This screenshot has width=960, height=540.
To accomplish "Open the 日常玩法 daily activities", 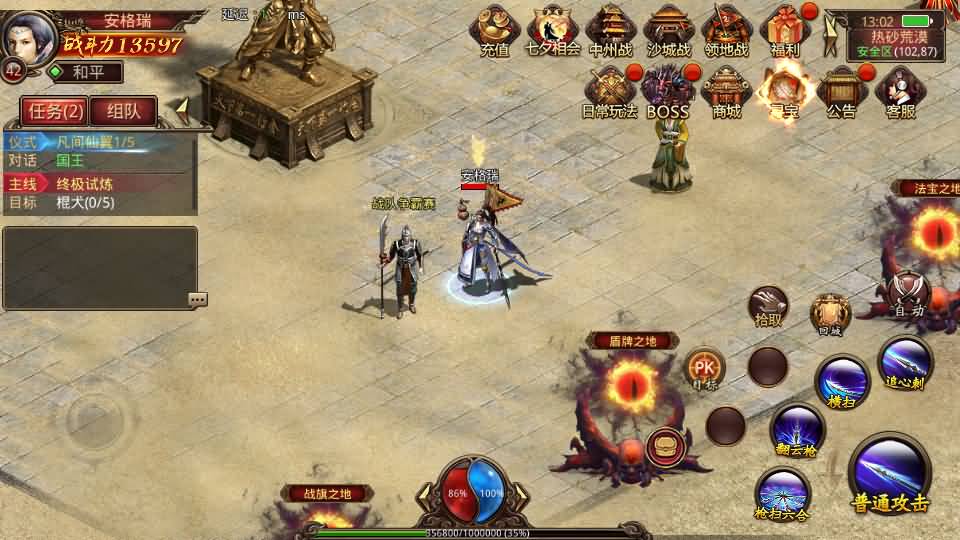I will [x=610, y=90].
